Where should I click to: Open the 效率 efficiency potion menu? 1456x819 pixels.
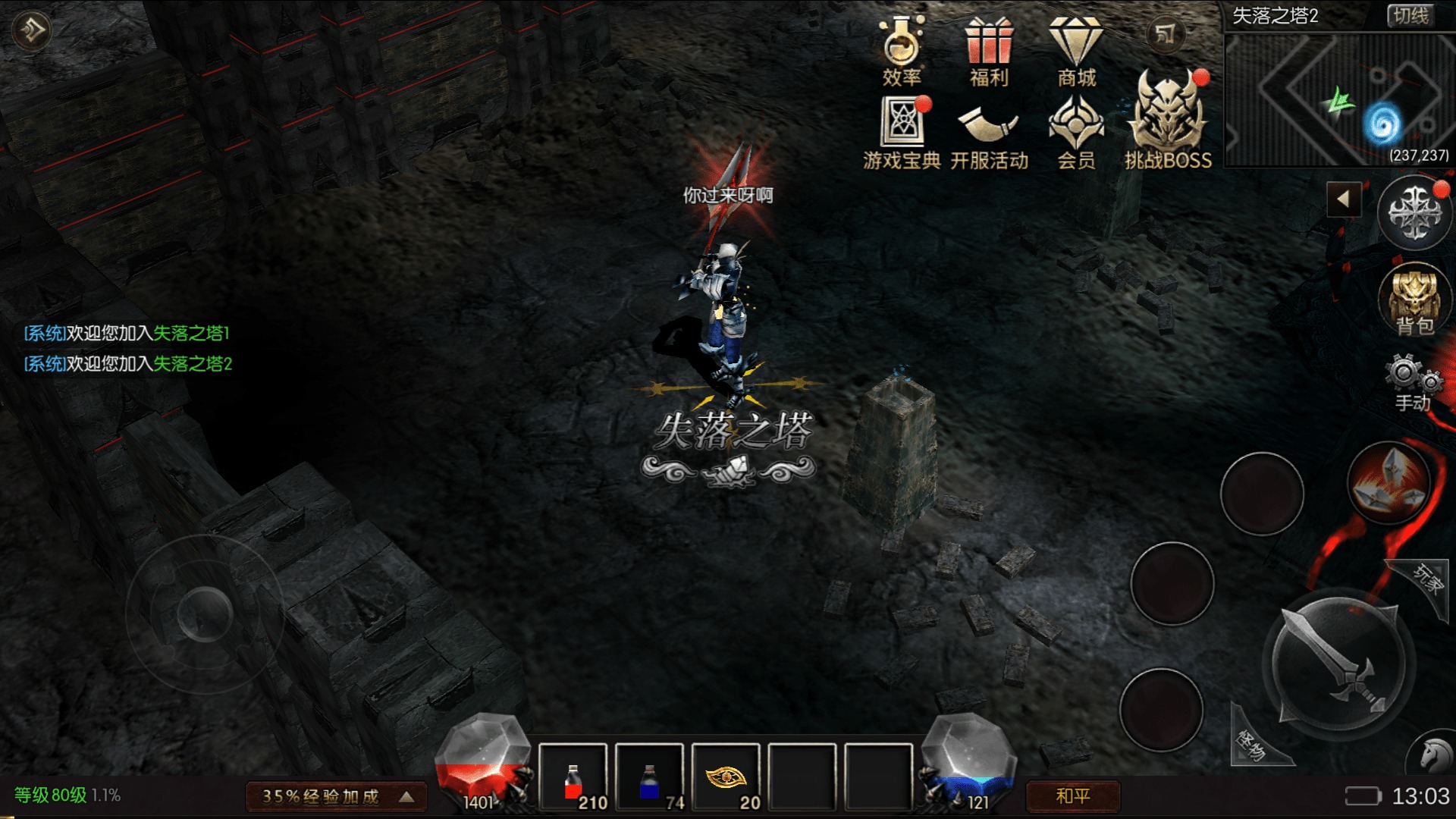902,50
